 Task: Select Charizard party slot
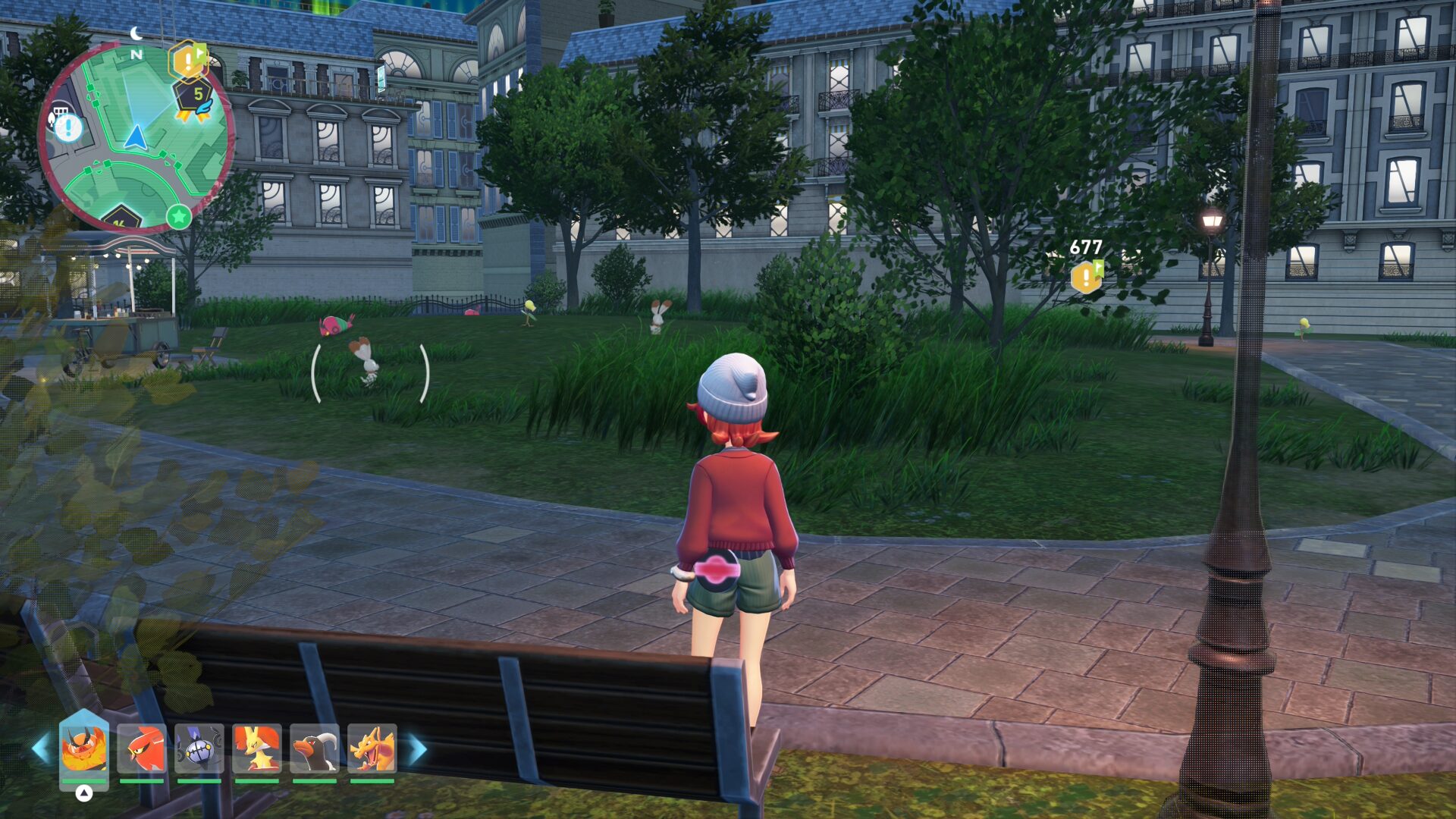coord(372,748)
